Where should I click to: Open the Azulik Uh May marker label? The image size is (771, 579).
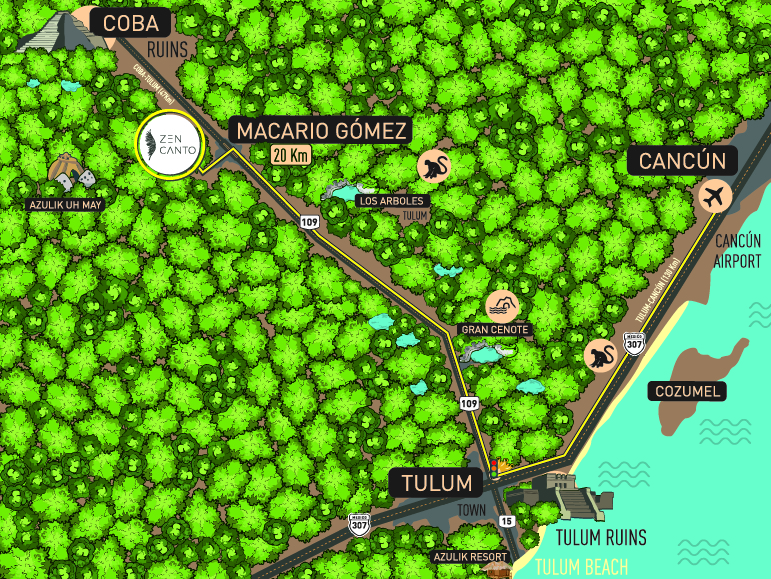click(x=66, y=204)
